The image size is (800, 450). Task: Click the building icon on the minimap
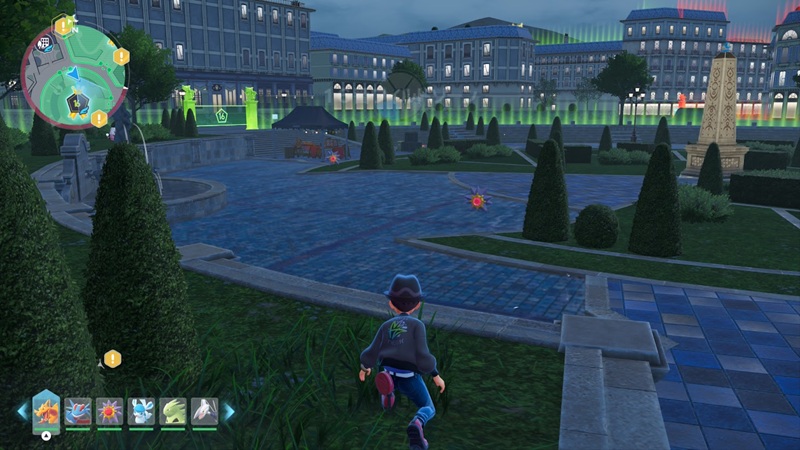click(x=44, y=45)
